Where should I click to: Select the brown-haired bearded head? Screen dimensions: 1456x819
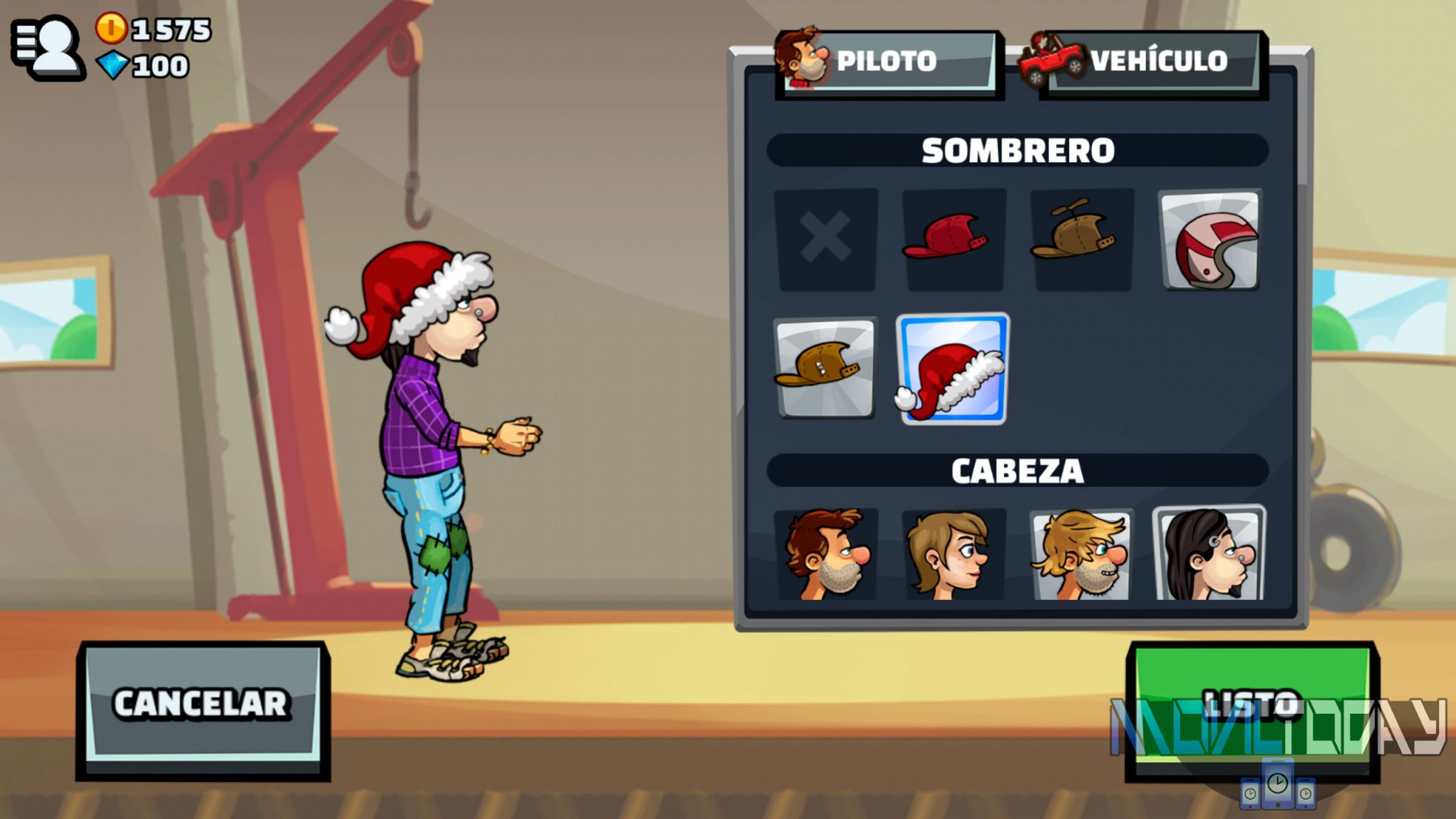click(825, 555)
